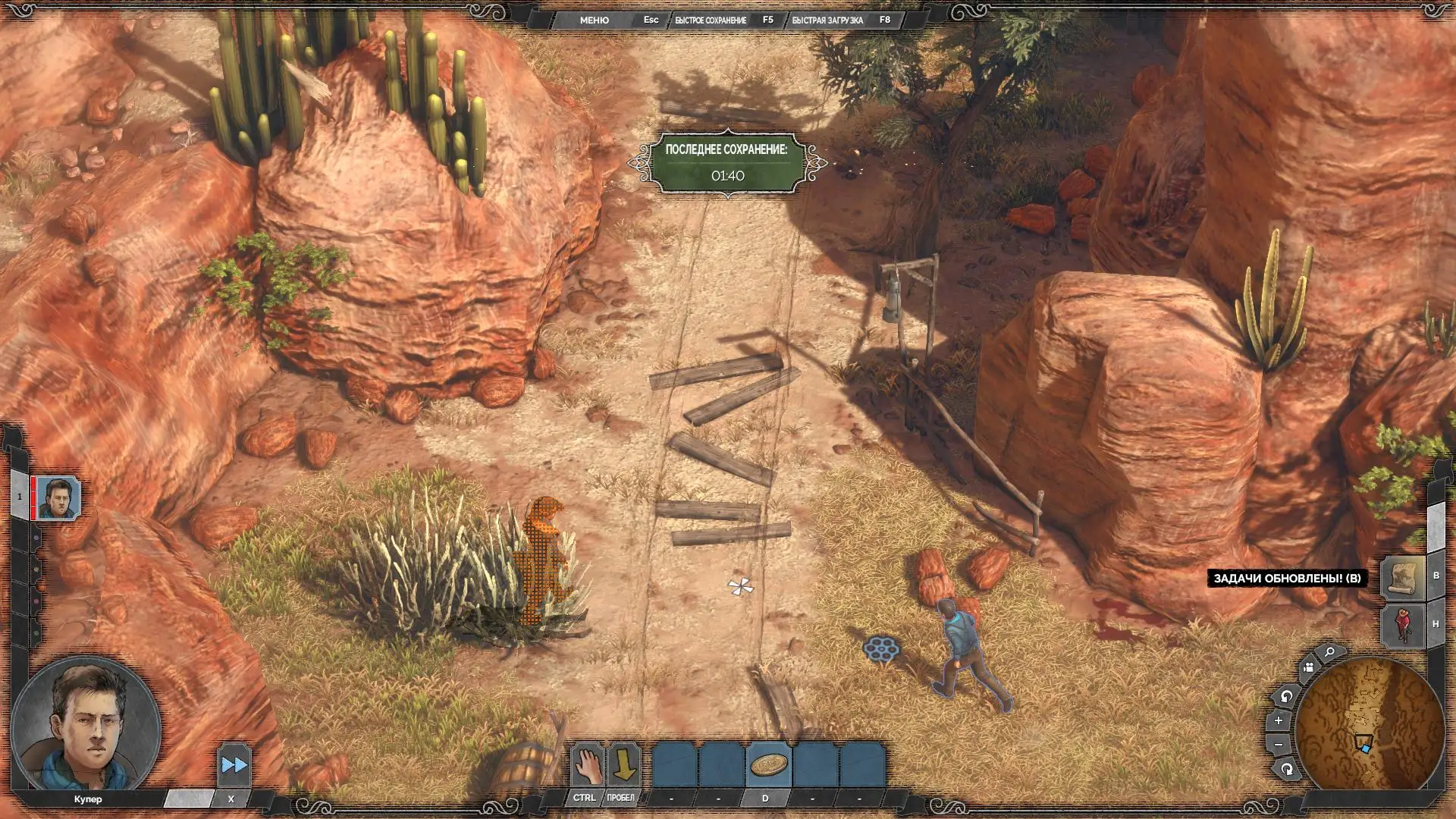Viewport: 1456px width, 819px height.
Task: Click the red-shirted cowboy icon
Action: [x=1402, y=625]
